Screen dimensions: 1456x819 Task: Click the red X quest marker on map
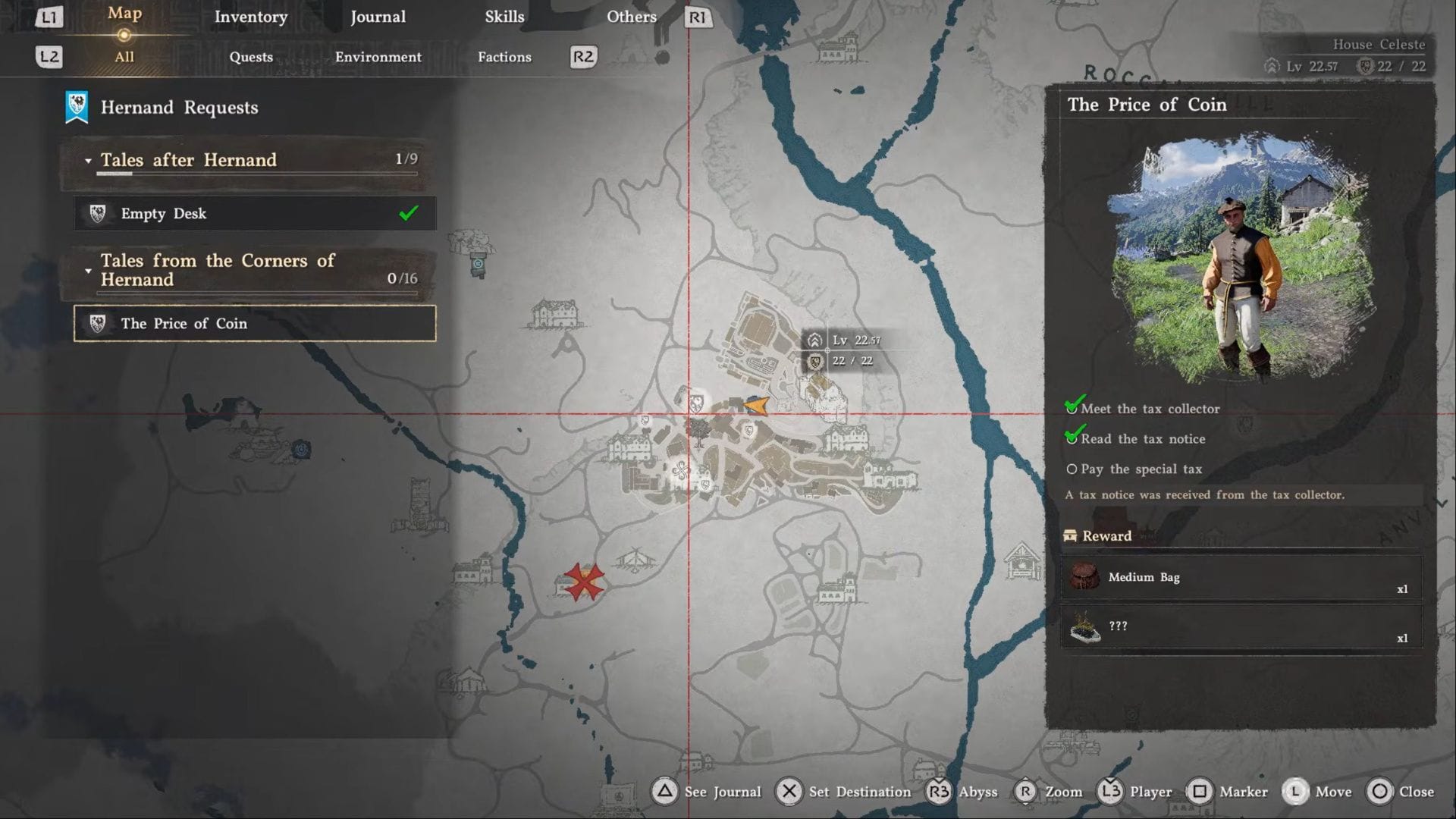tap(584, 582)
